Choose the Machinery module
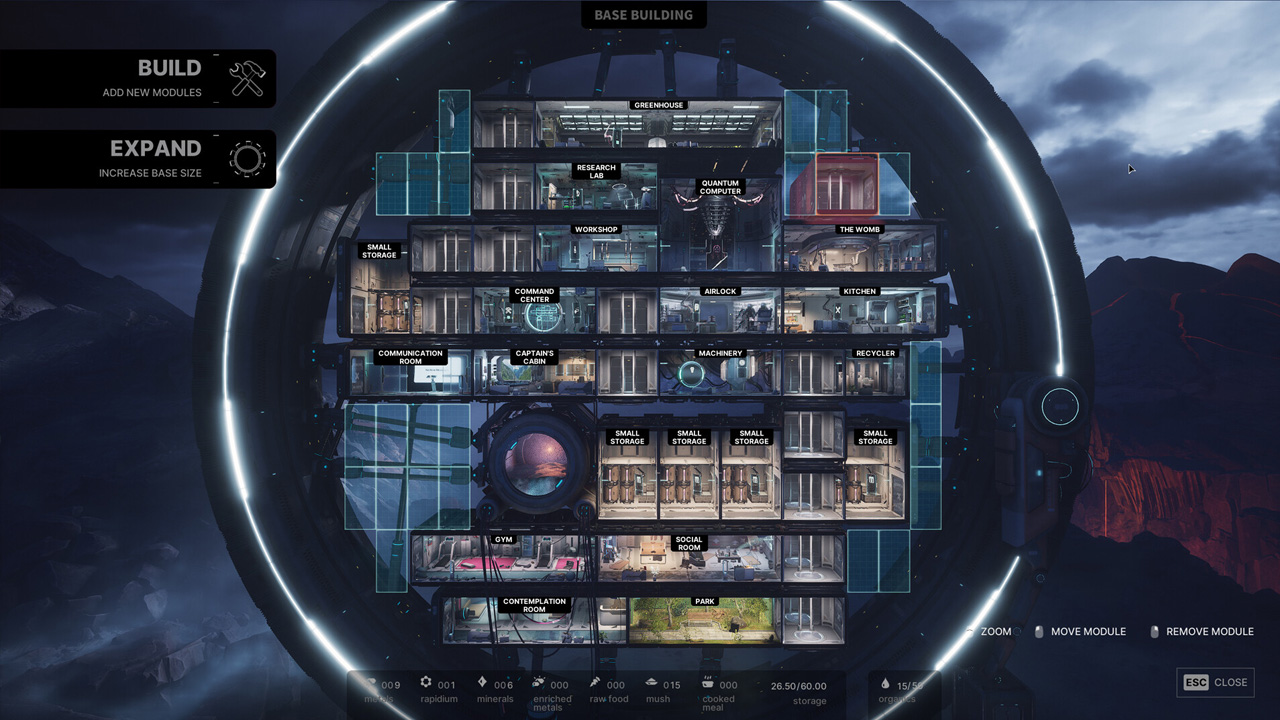 pyautogui.click(x=720, y=373)
